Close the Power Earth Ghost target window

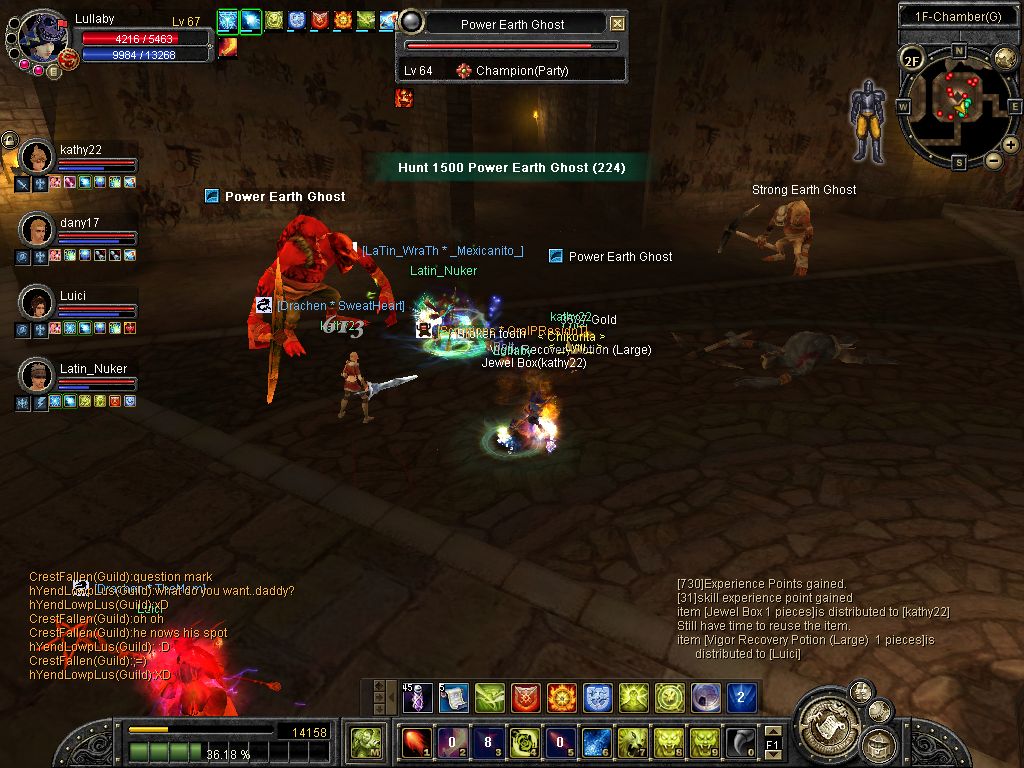pos(618,24)
